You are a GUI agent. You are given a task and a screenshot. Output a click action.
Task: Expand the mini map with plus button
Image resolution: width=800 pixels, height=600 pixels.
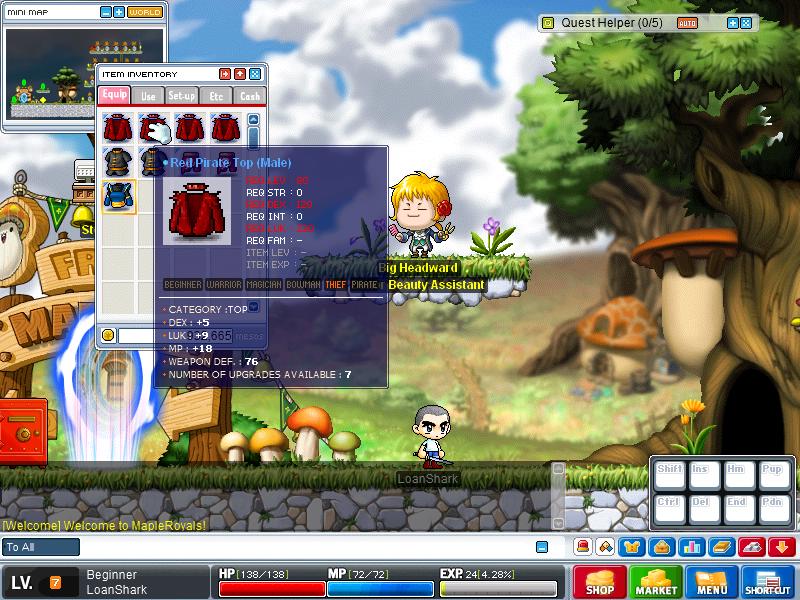(x=119, y=12)
